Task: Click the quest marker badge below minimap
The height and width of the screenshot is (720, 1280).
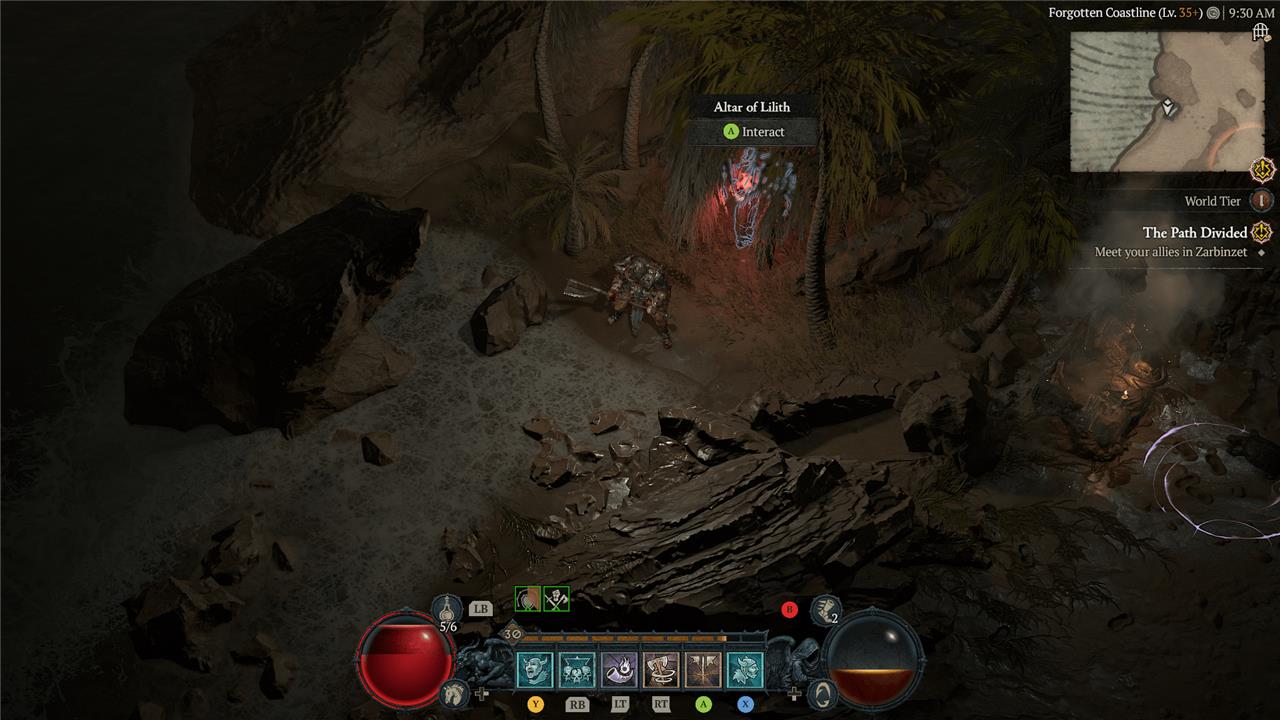Action: pos(1262,169)
